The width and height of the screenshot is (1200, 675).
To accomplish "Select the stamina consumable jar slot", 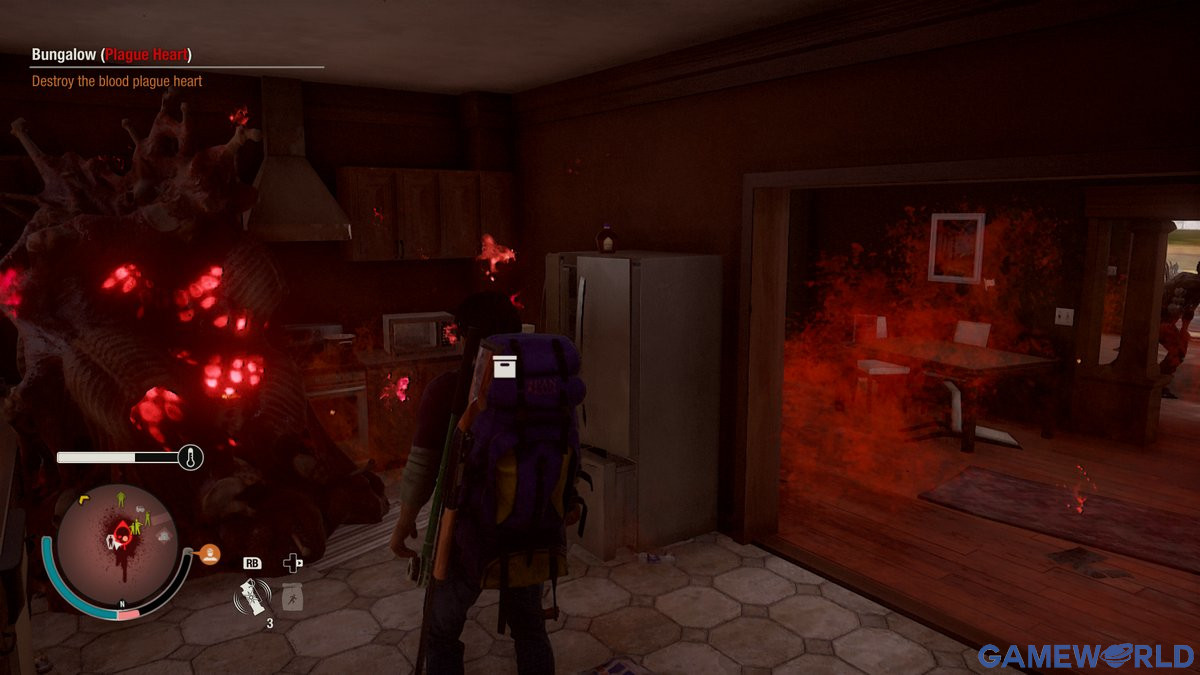I will click(x=291, y=598).
